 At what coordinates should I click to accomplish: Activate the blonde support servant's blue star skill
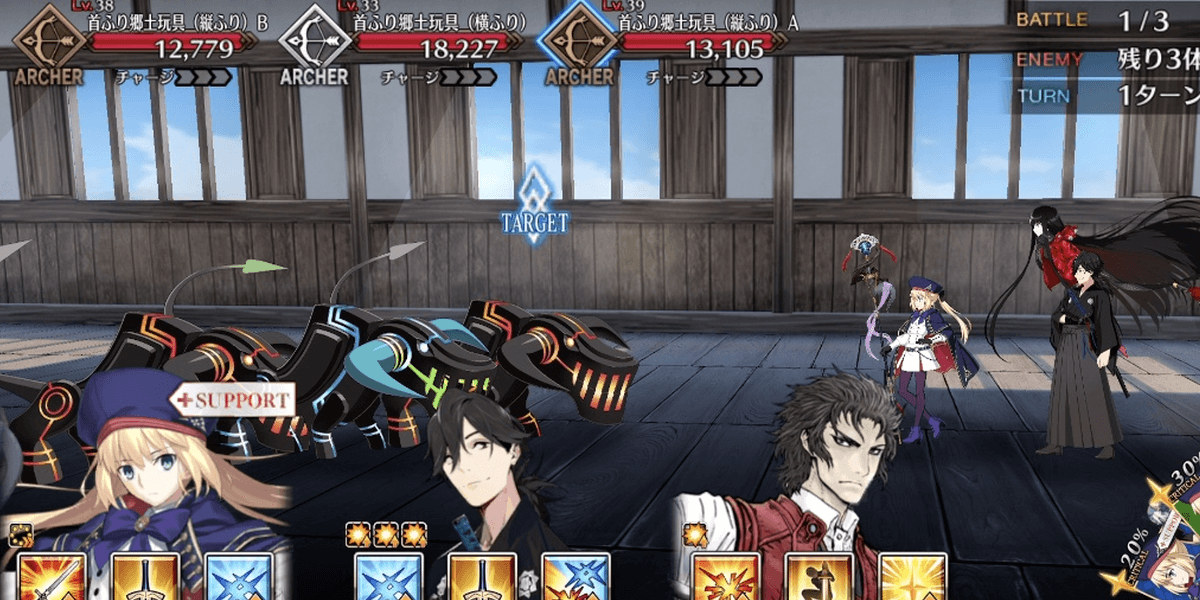[x=238, y=577]
